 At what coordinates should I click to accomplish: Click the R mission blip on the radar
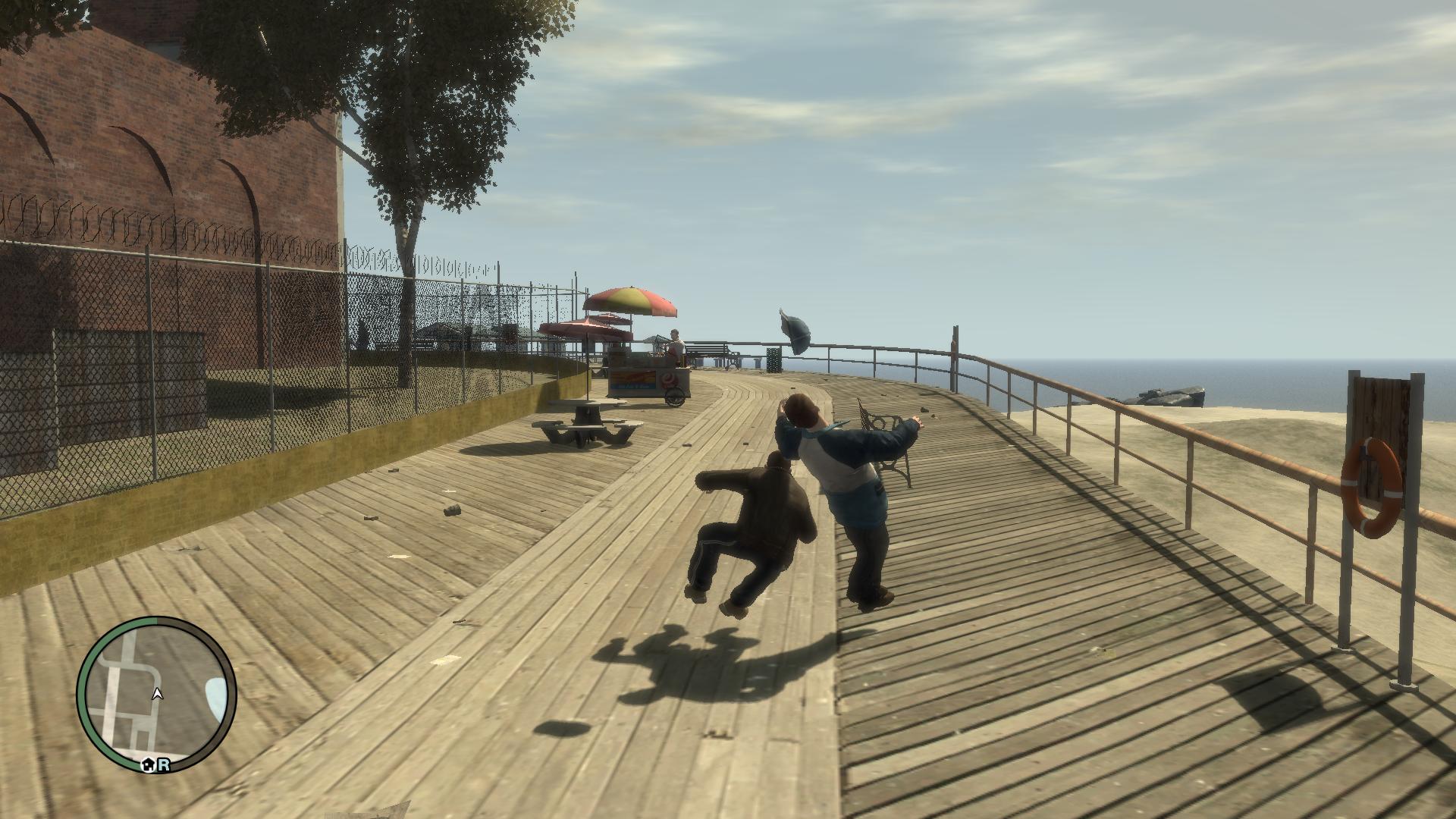coord(163,766)
